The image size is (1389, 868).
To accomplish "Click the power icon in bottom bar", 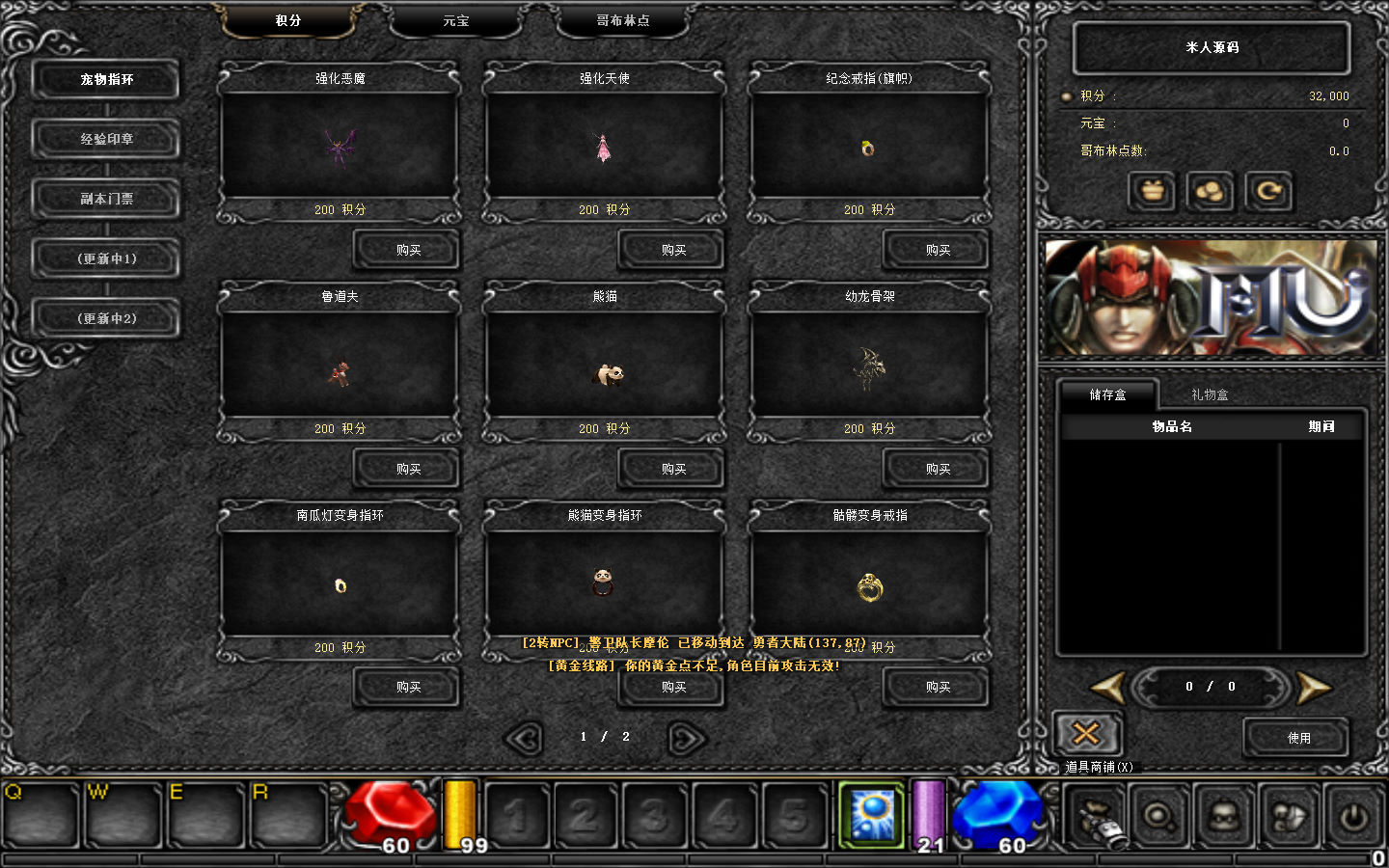I will click(1353, 817).
